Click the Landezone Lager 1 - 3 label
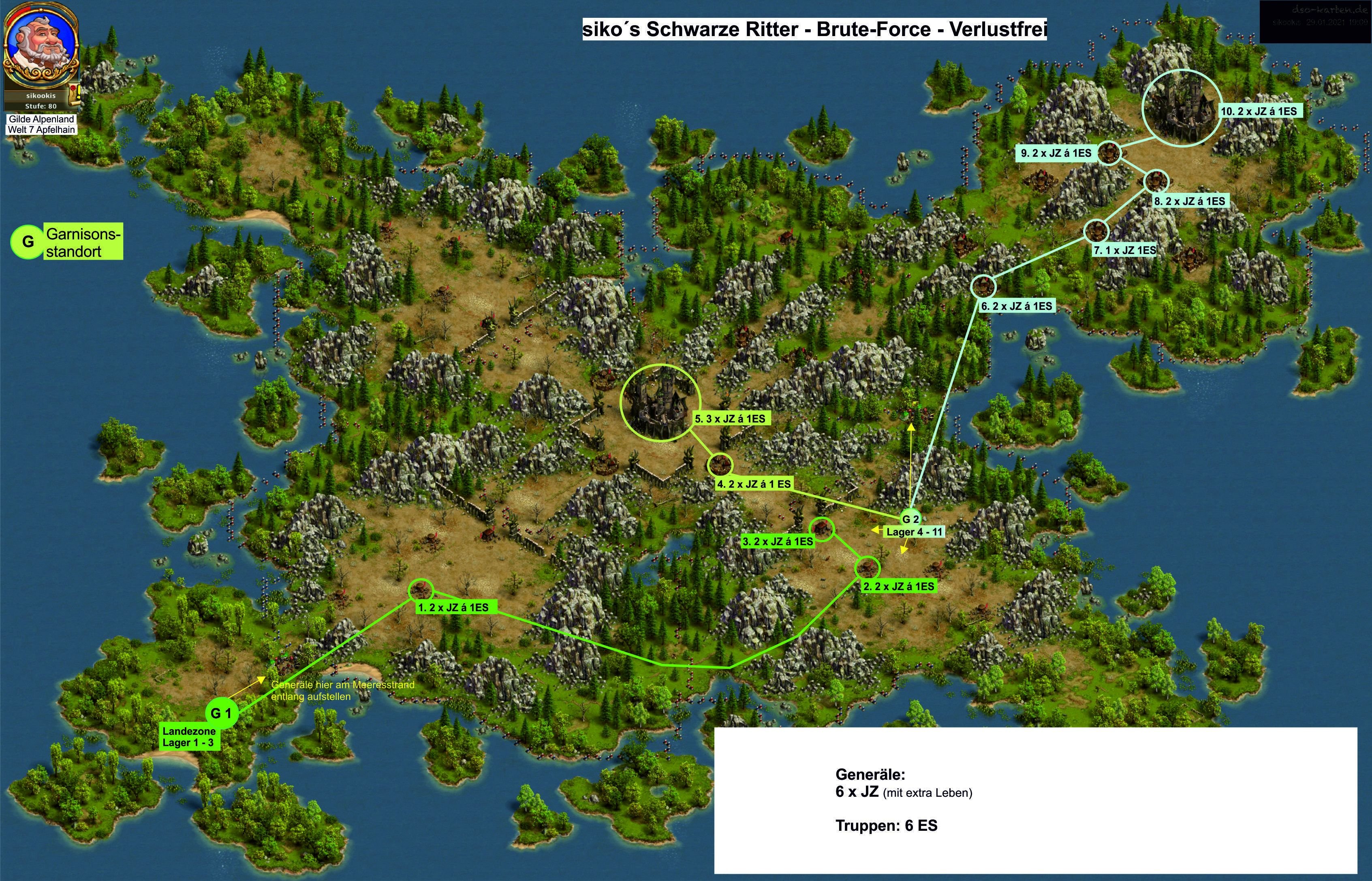 189,737
